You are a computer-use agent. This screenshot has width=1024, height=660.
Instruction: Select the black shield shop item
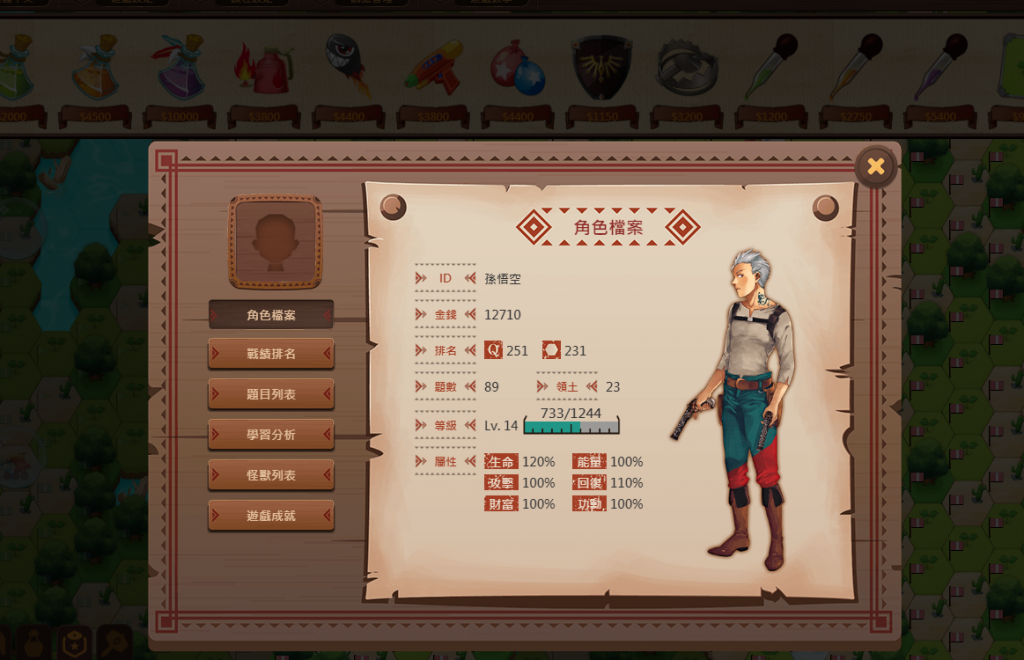[601, 67]
